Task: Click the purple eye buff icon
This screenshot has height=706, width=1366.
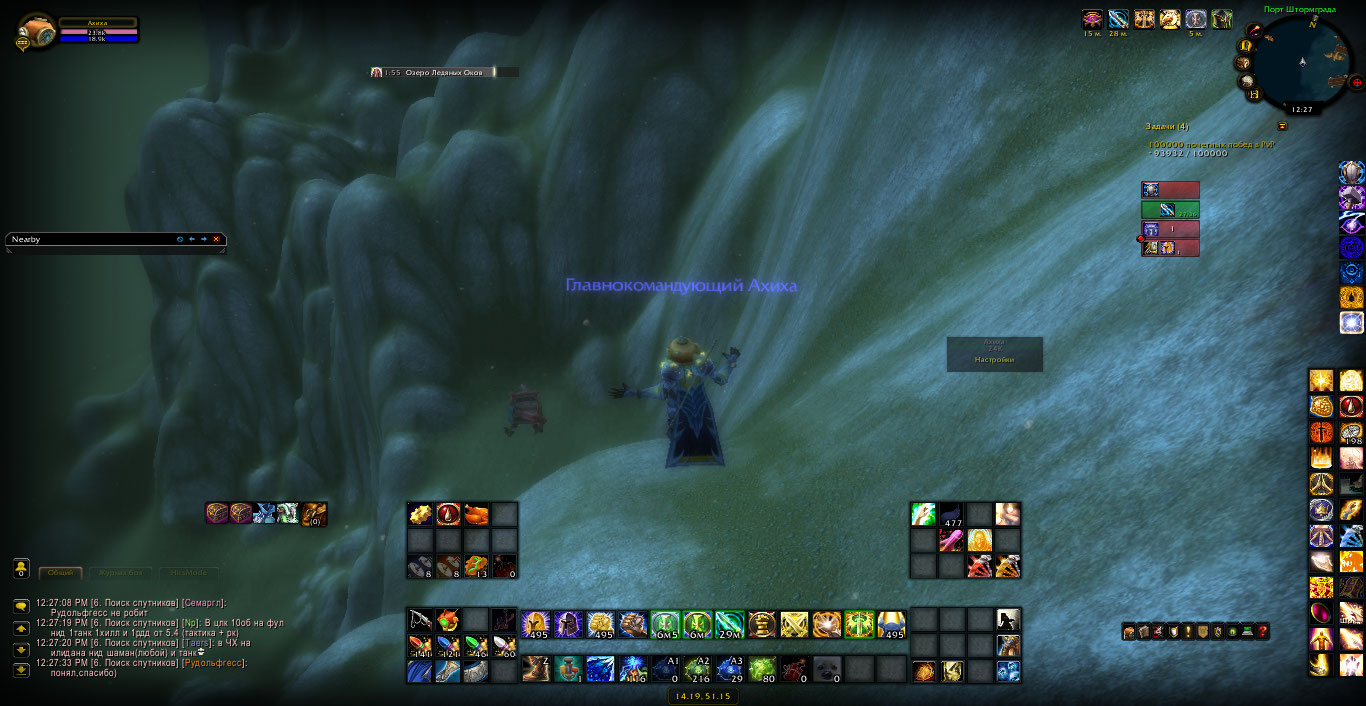Action: click(1093, 19)
